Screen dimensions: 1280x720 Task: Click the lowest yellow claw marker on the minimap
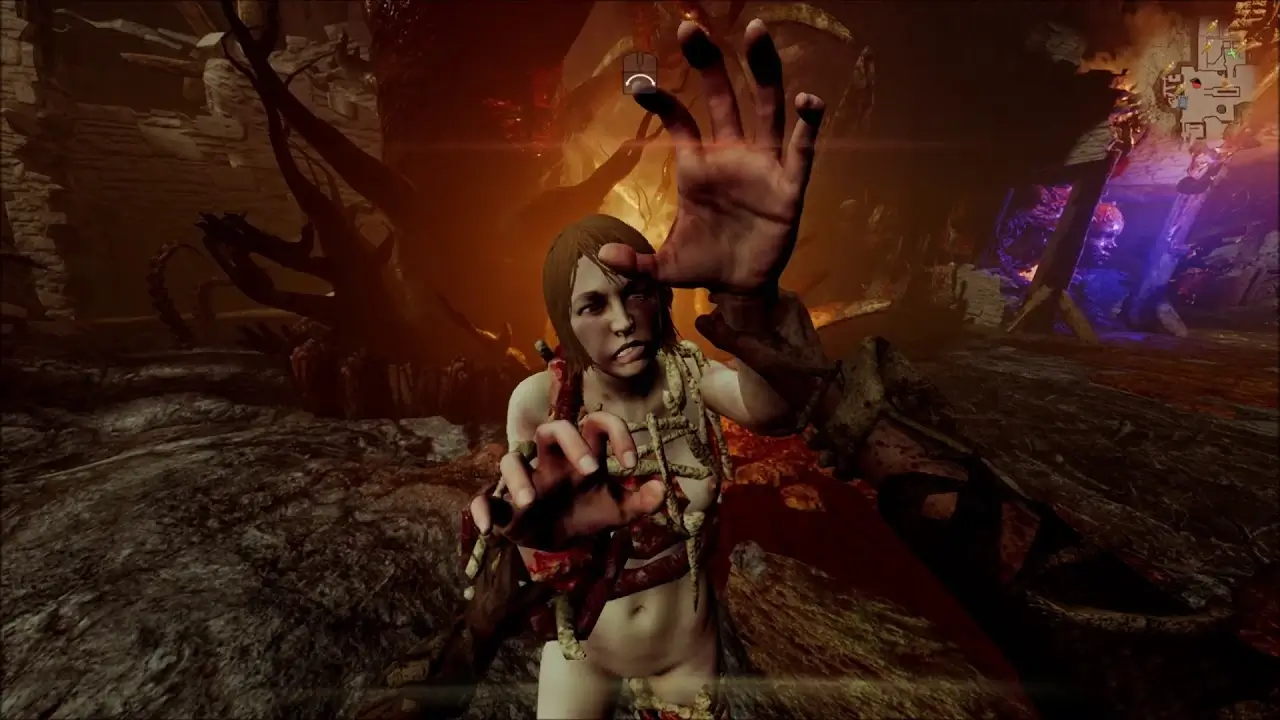pos(1178,89)
